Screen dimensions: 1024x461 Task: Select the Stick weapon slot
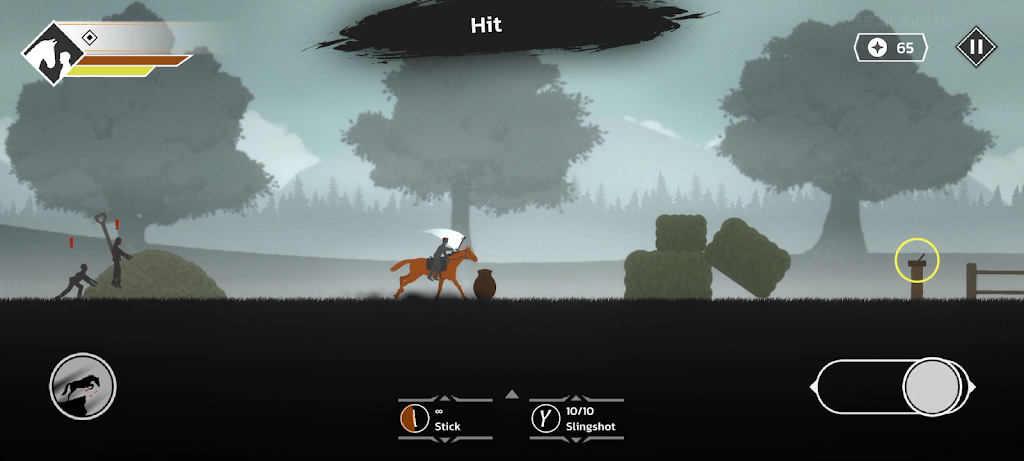click(x=445, y=418)
